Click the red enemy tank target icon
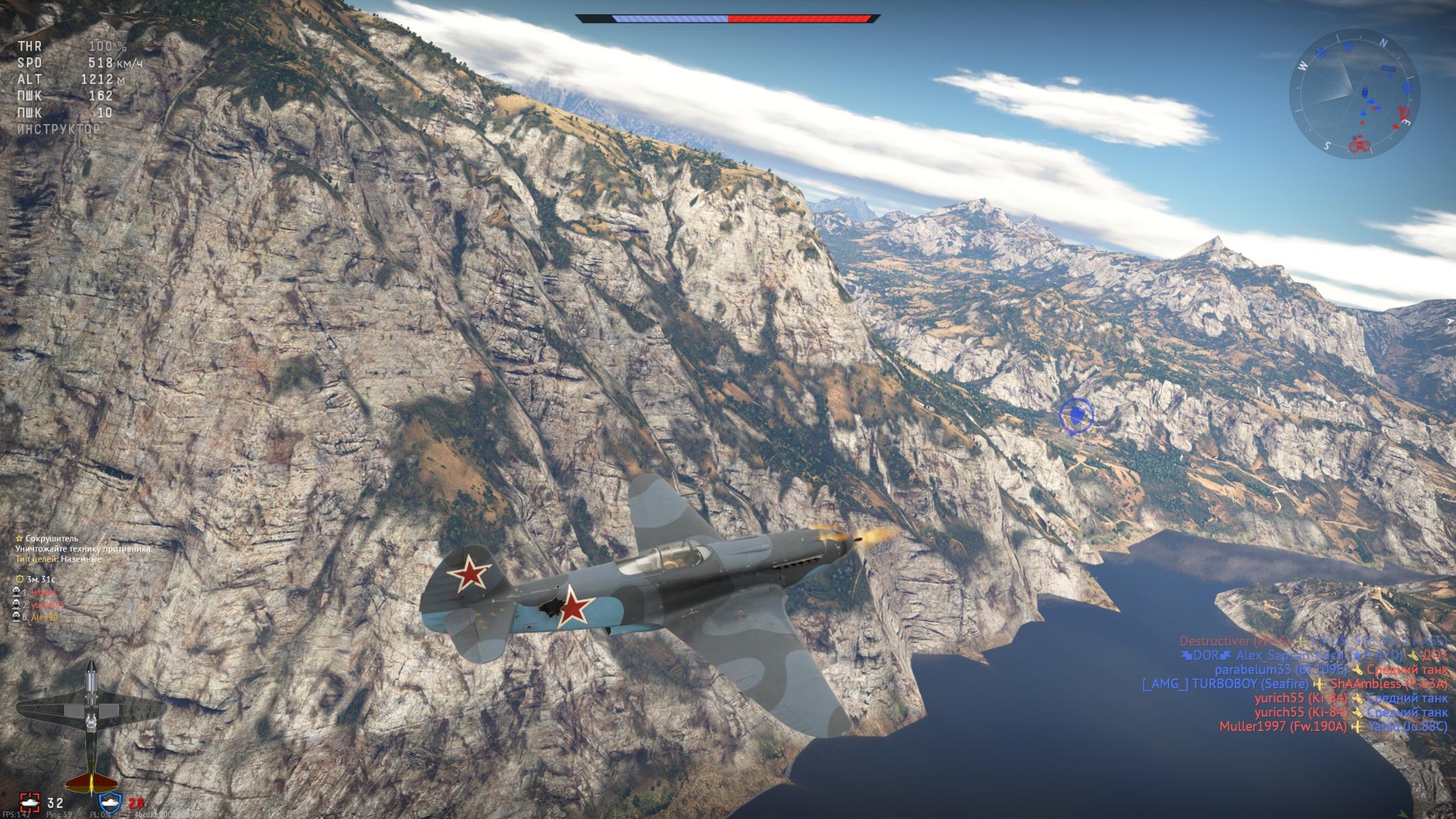Viewport: 1456px width, 819px height. pos(29,803)
